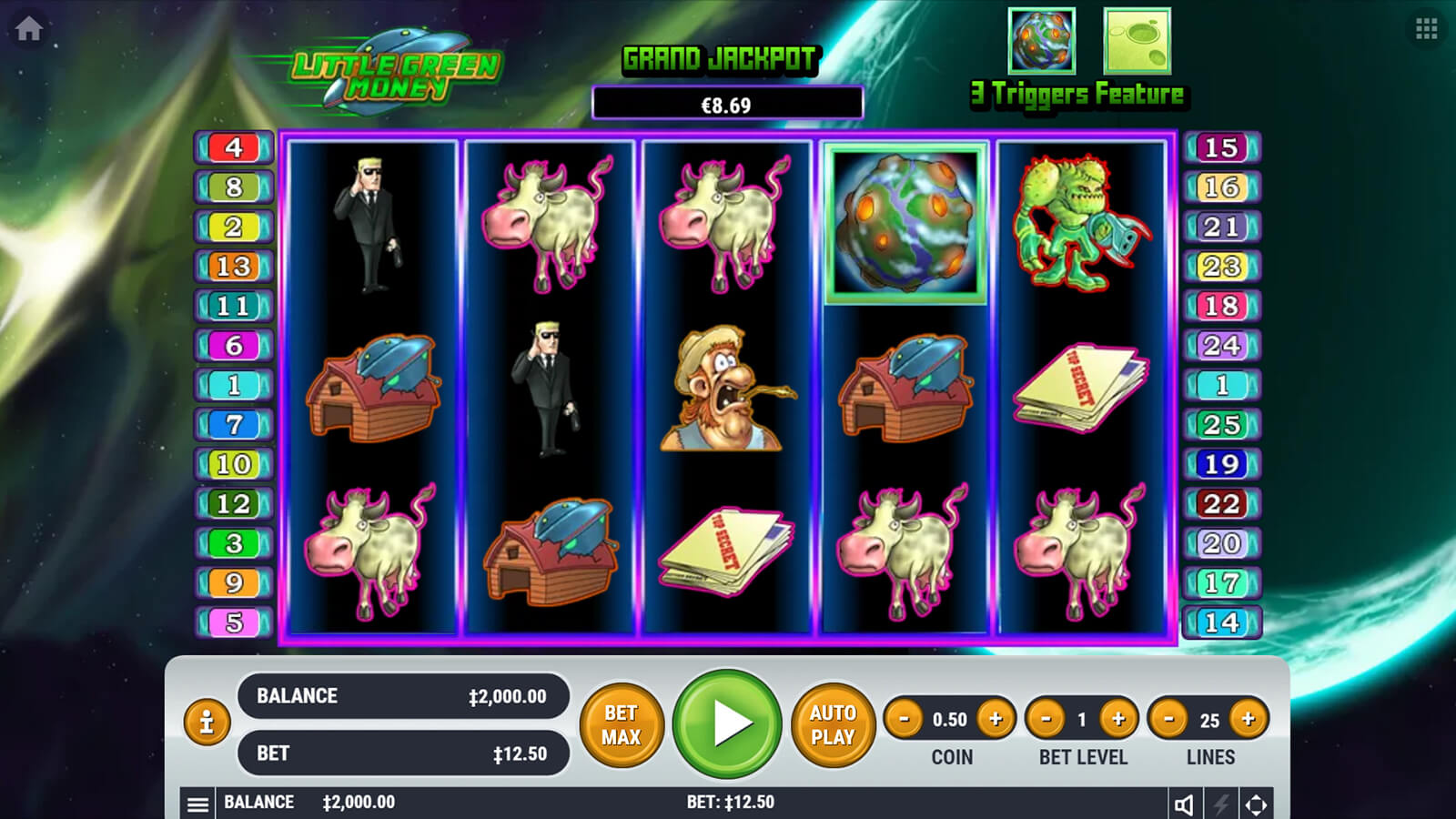The width and height of the screenshot is (1456, 819).
Task: Open the paytable info button
Action: pos(207,723)
